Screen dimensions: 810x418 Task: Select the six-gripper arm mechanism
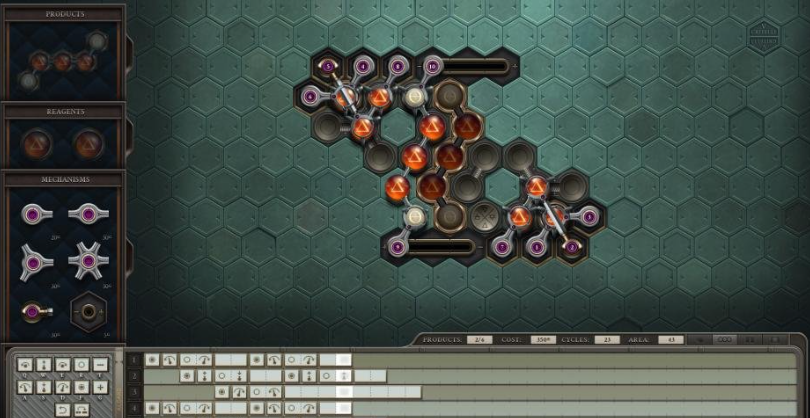[x=87, y=261]
